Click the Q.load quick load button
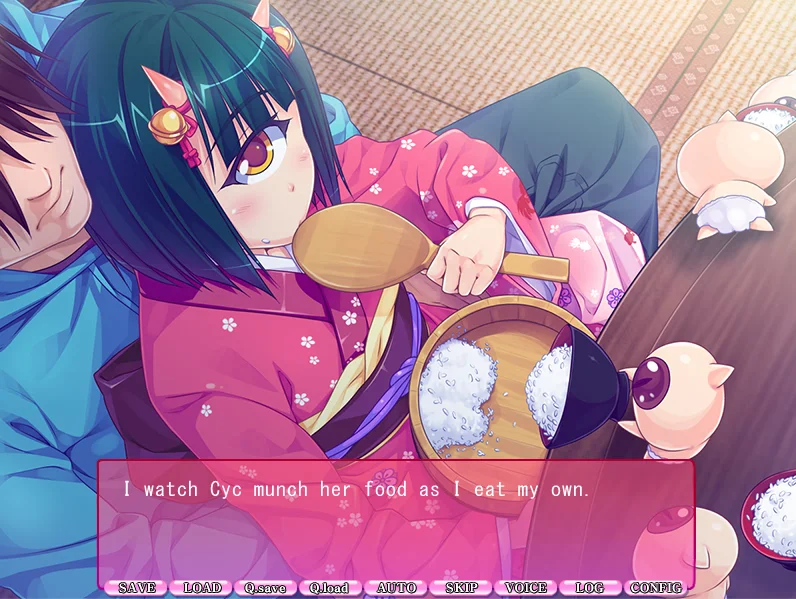Screen dimensions: 796x599 point(330,588)
